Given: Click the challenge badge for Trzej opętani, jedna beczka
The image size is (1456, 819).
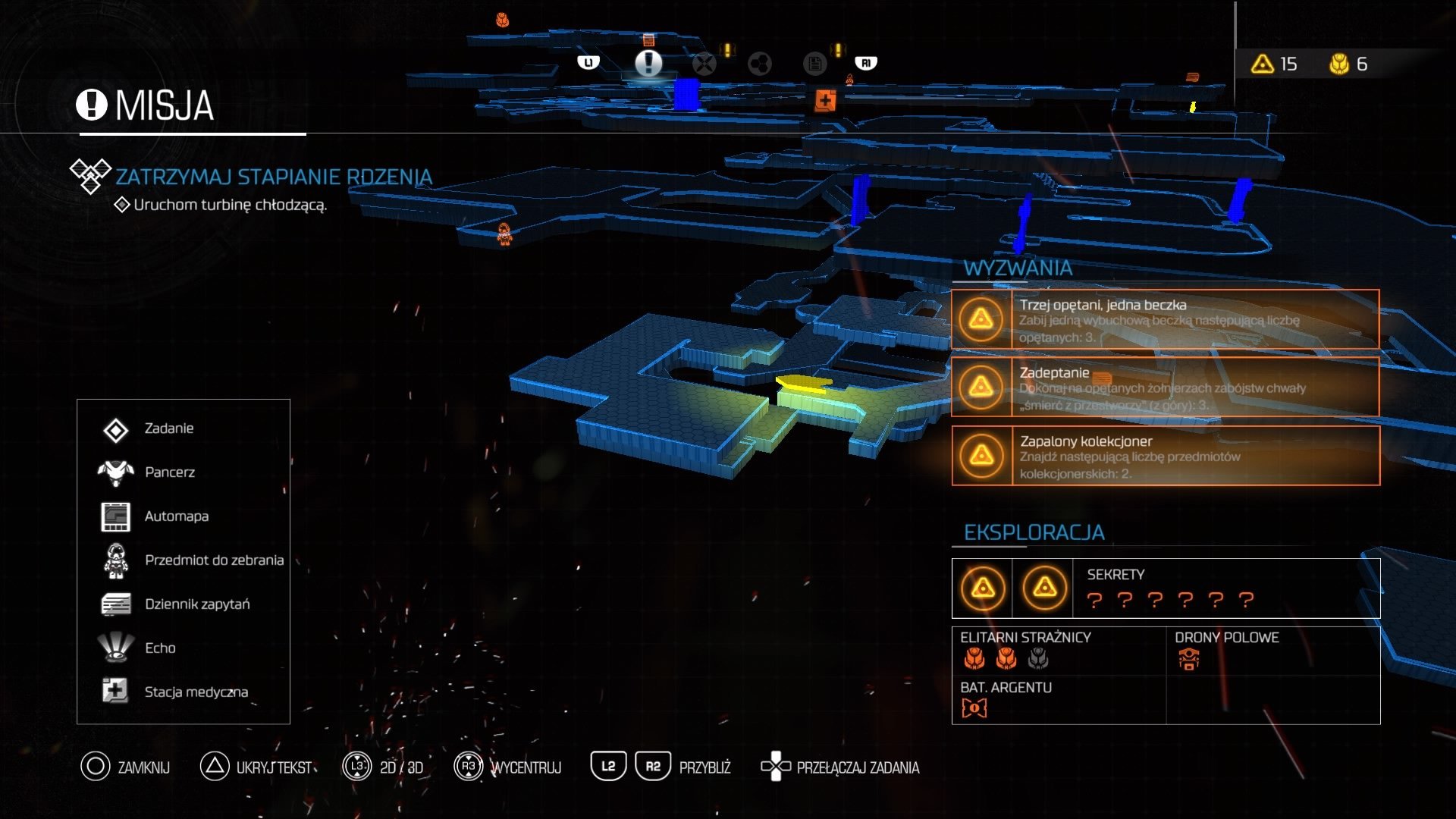Looking at the screenshot, I should (981, 319).
